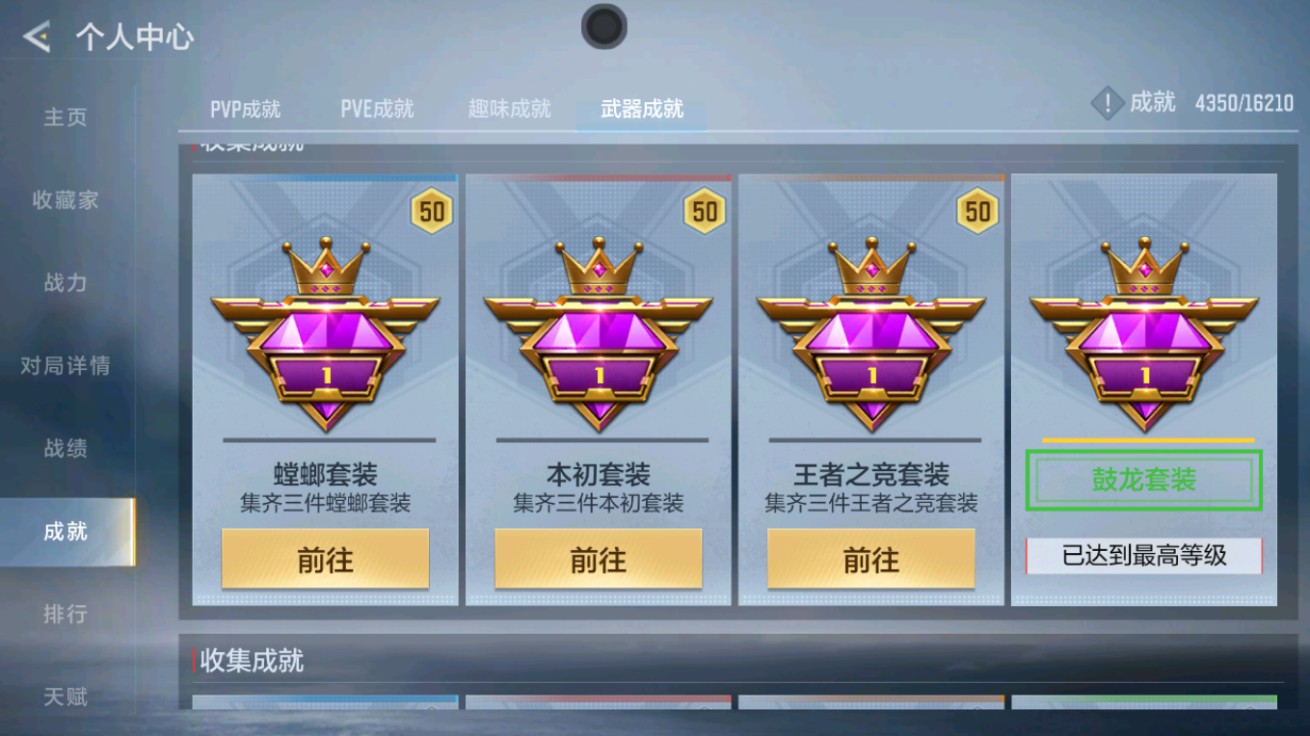The image size is (1310, 736).
Task: Switch to the 趣味成就 tab
Action: tap(510, 109)
